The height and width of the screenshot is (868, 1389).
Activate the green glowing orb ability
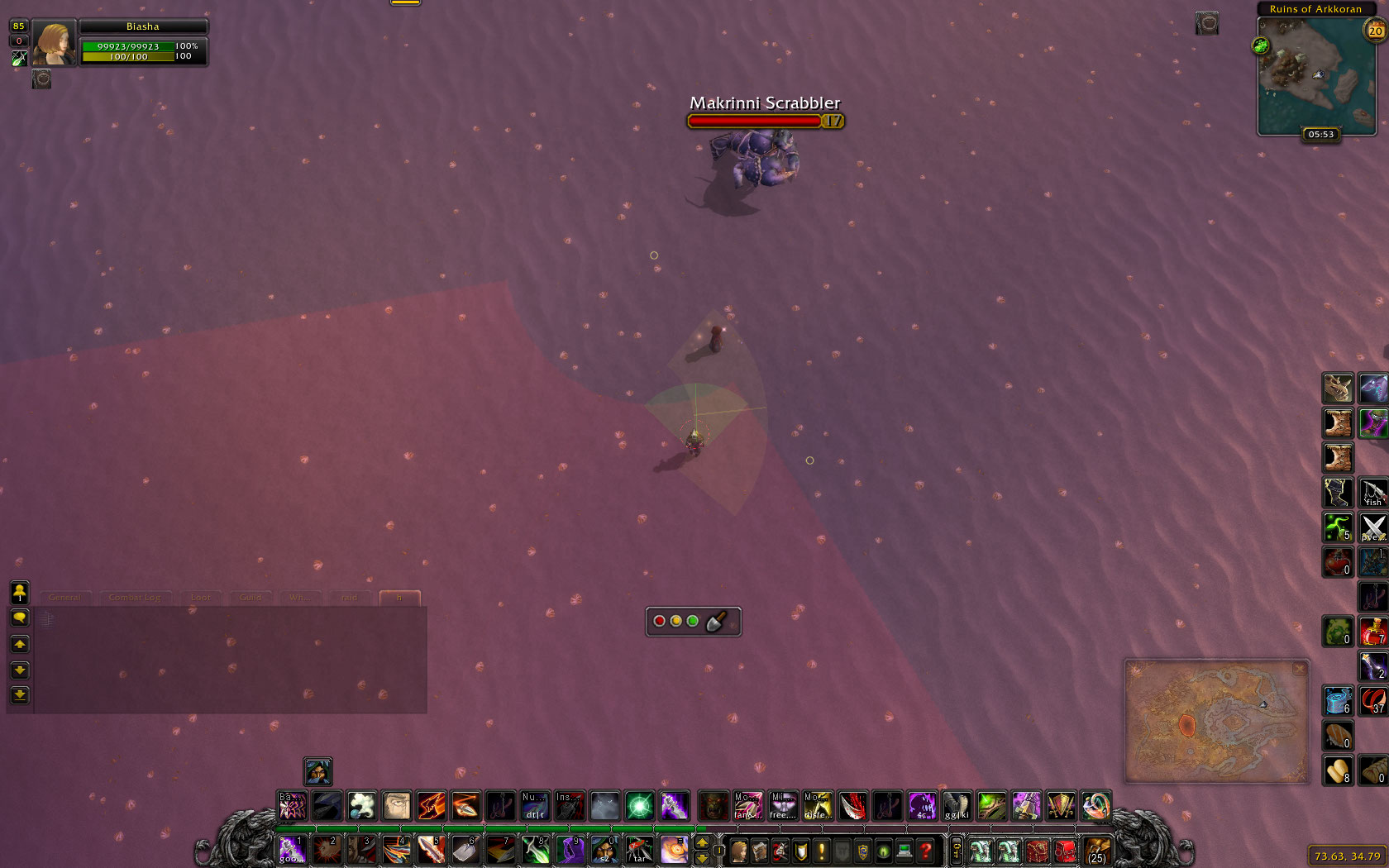[x=639, y=805]
